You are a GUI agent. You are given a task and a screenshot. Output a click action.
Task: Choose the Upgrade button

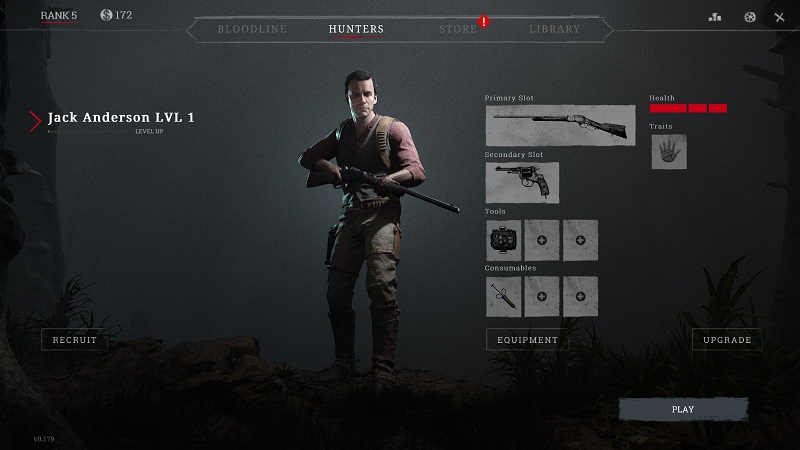(x=727, y=340)
